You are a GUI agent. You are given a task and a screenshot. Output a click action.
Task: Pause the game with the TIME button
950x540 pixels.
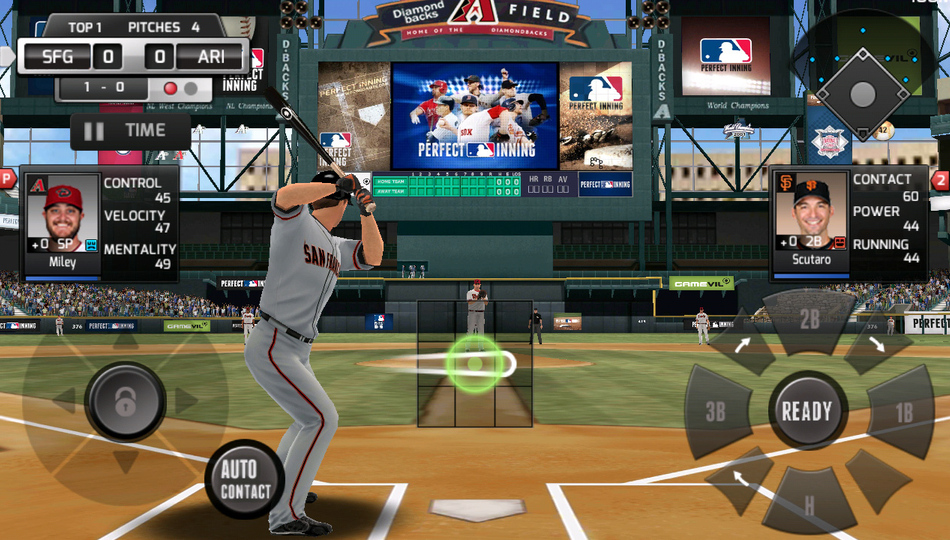pos(130,131)
